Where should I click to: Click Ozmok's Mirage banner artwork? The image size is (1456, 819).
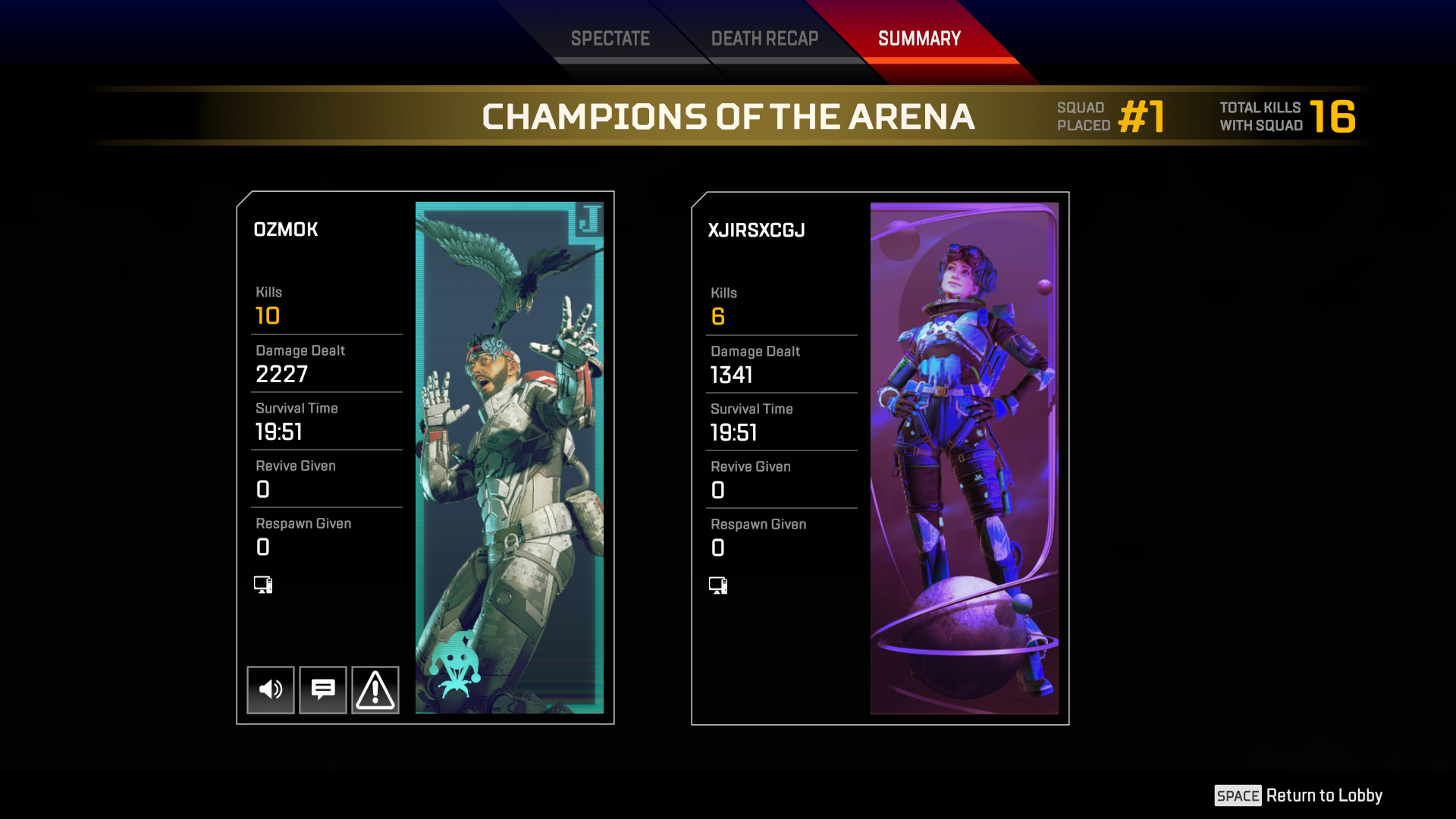pyautogui.click(x=508, y=455)
